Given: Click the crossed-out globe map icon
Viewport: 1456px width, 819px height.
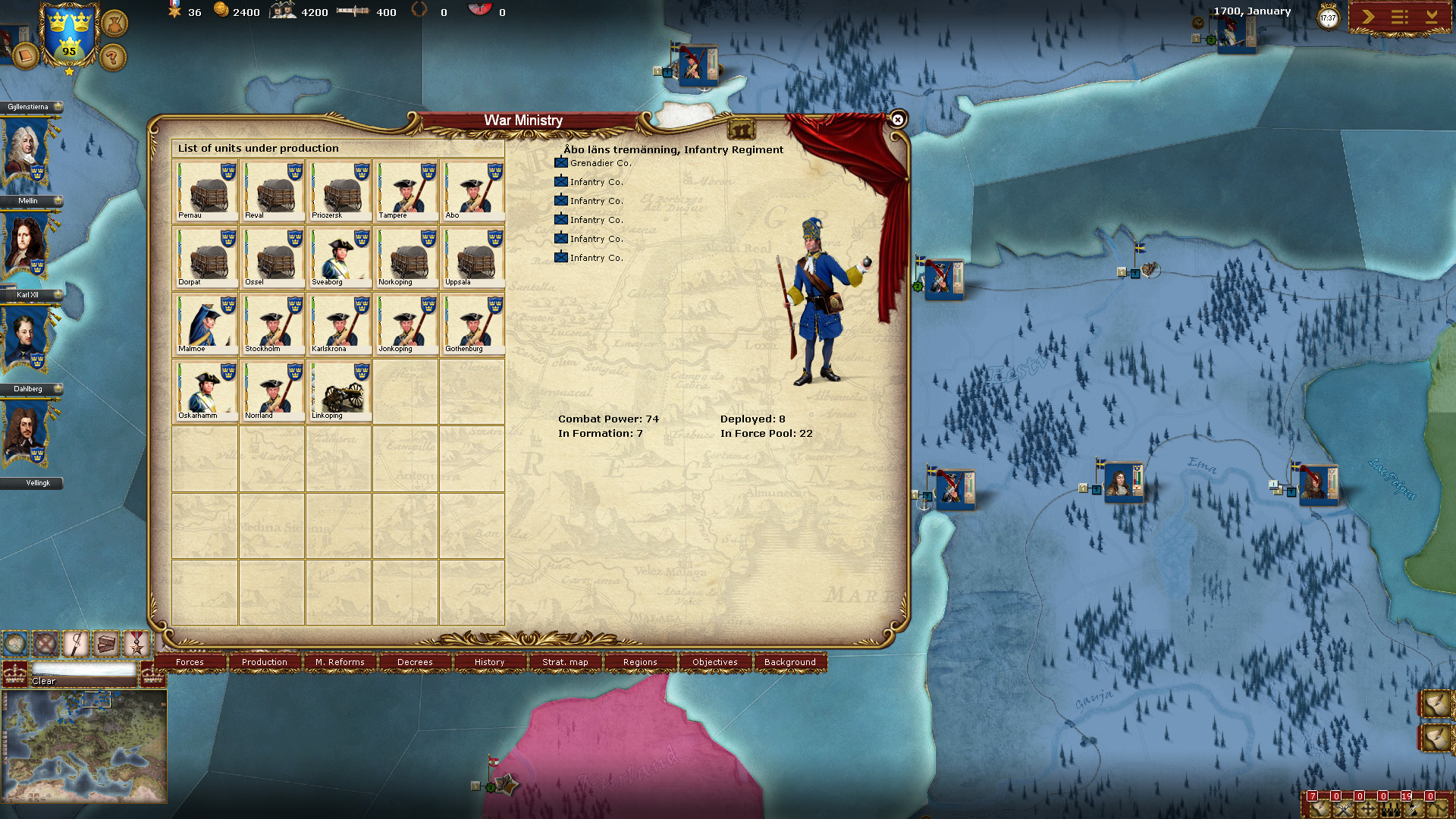Looking at the screenshot, I should [44, 643].
